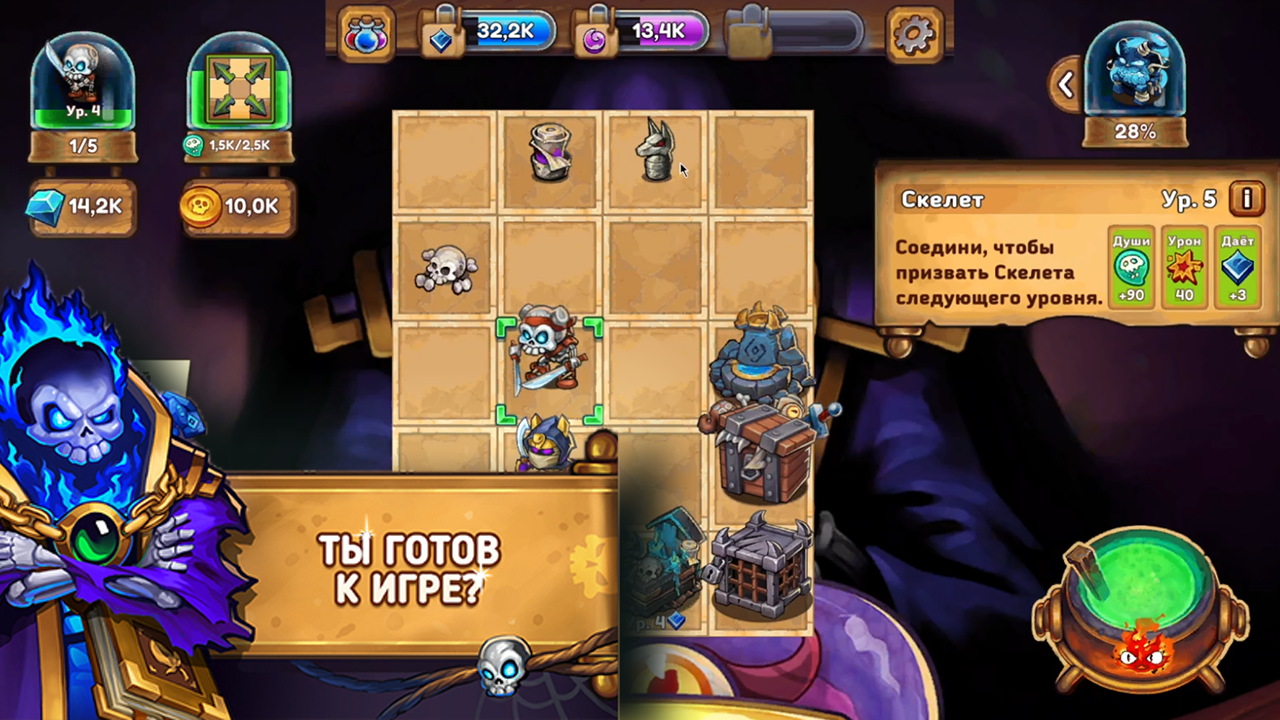
Task: Open the potion shop icon in the top bar
Action: click(x=366, y=30)
